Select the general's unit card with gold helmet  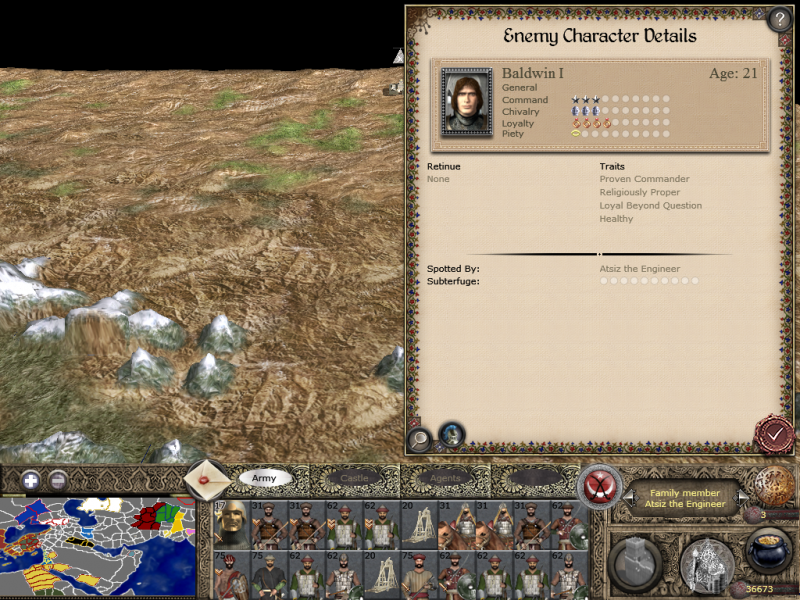(x=232, y=524)
